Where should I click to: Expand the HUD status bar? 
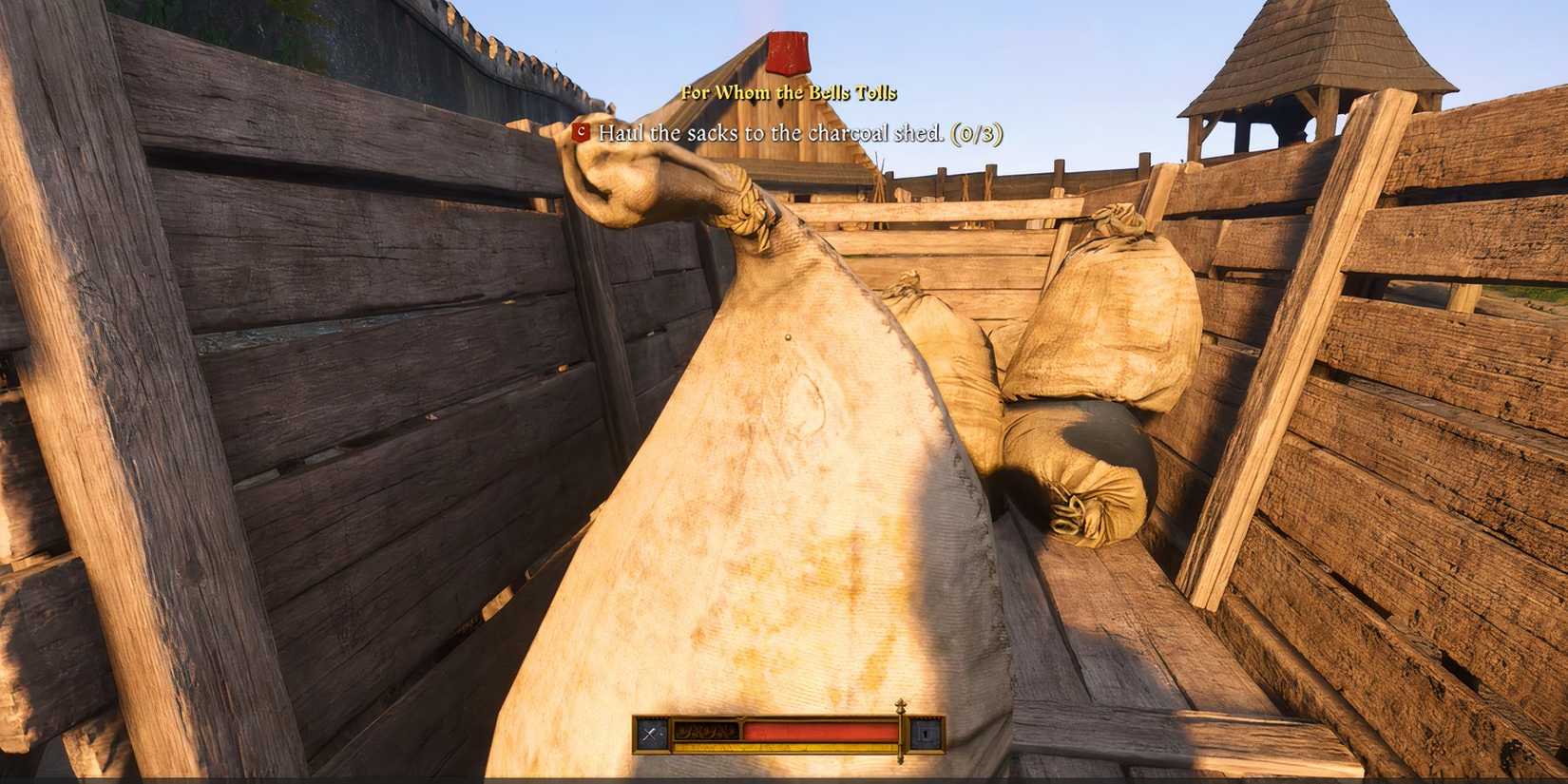pos(789,732)
